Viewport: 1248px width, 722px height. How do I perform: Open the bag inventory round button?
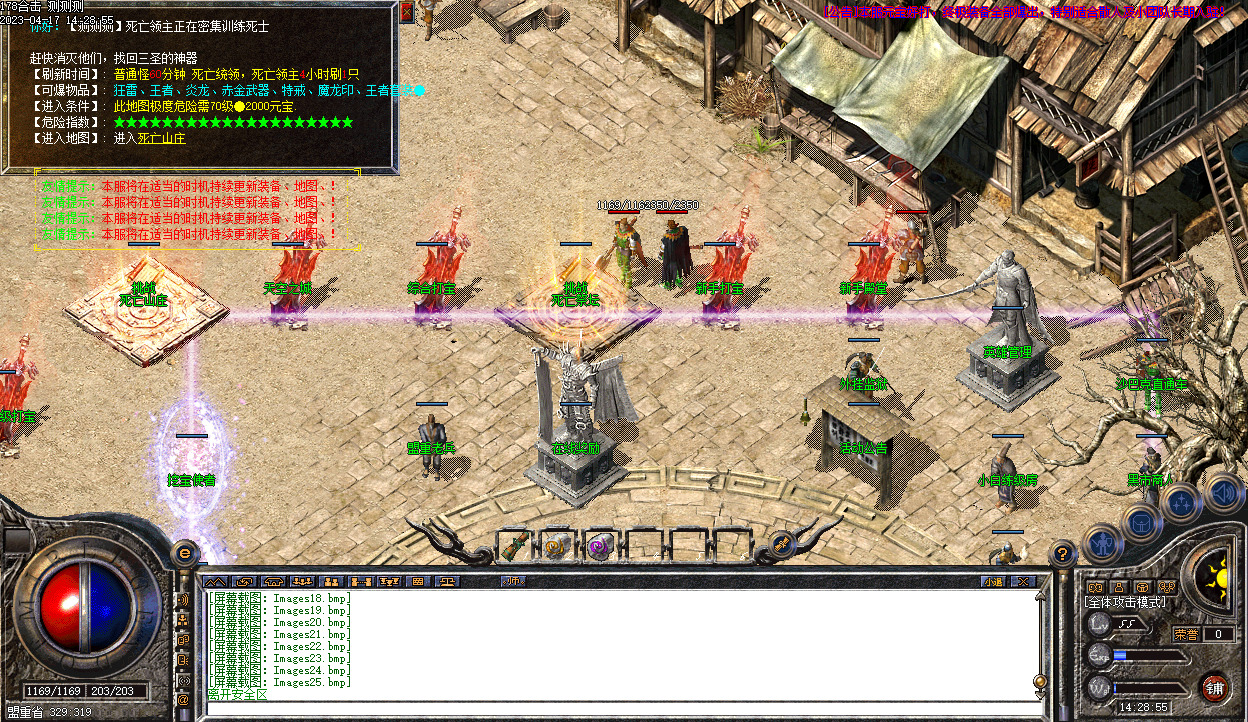pyautogui.click(x=1141, y=521)
